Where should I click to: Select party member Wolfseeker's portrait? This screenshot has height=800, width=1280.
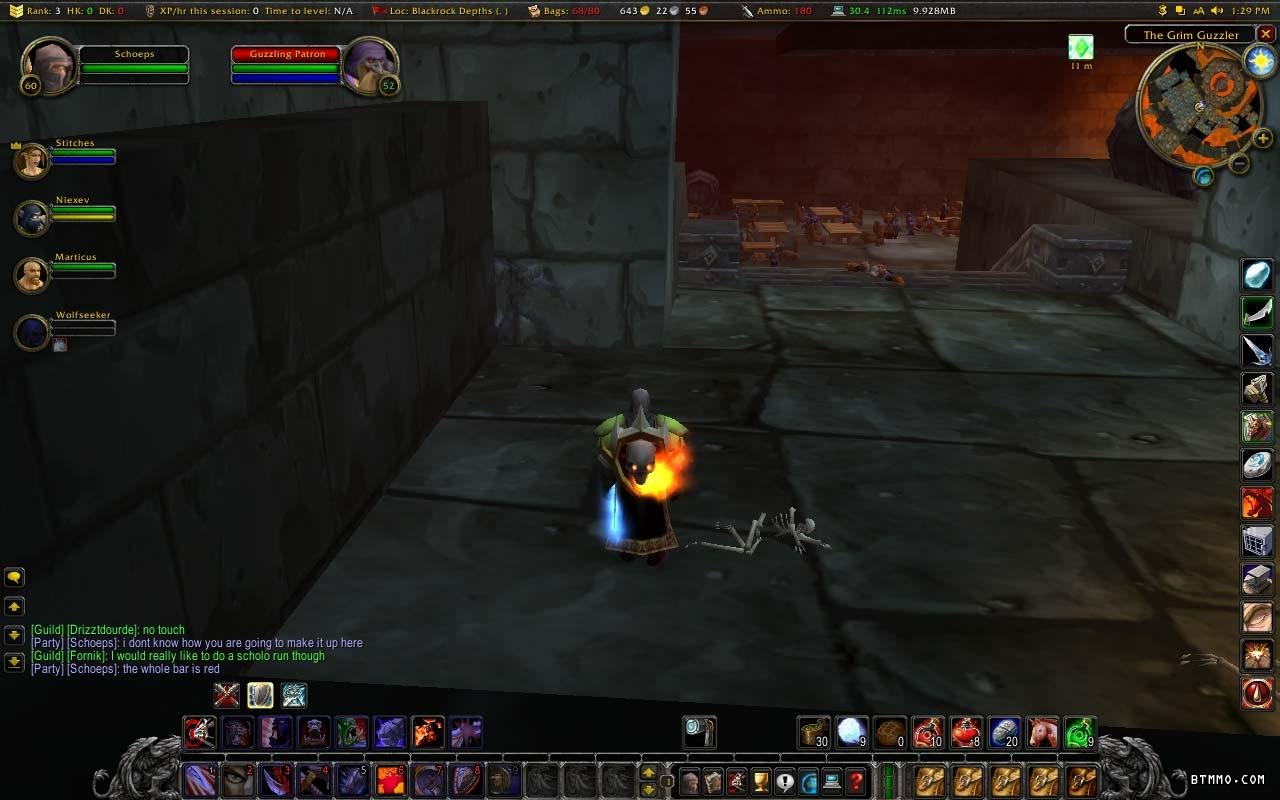click(31, 332)
